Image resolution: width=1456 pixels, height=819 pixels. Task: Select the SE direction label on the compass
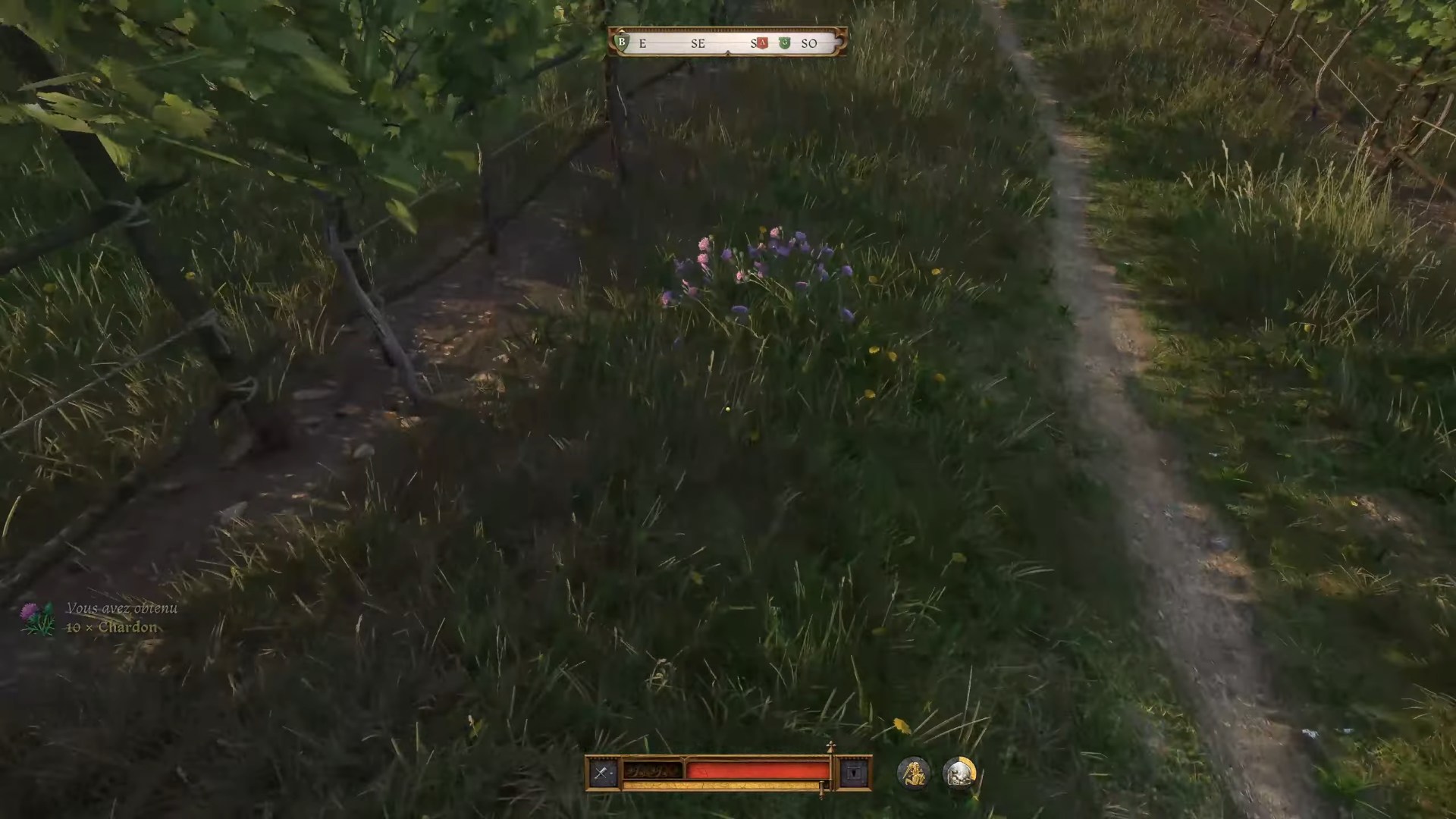pyautogui.click(x=698, y=43)
